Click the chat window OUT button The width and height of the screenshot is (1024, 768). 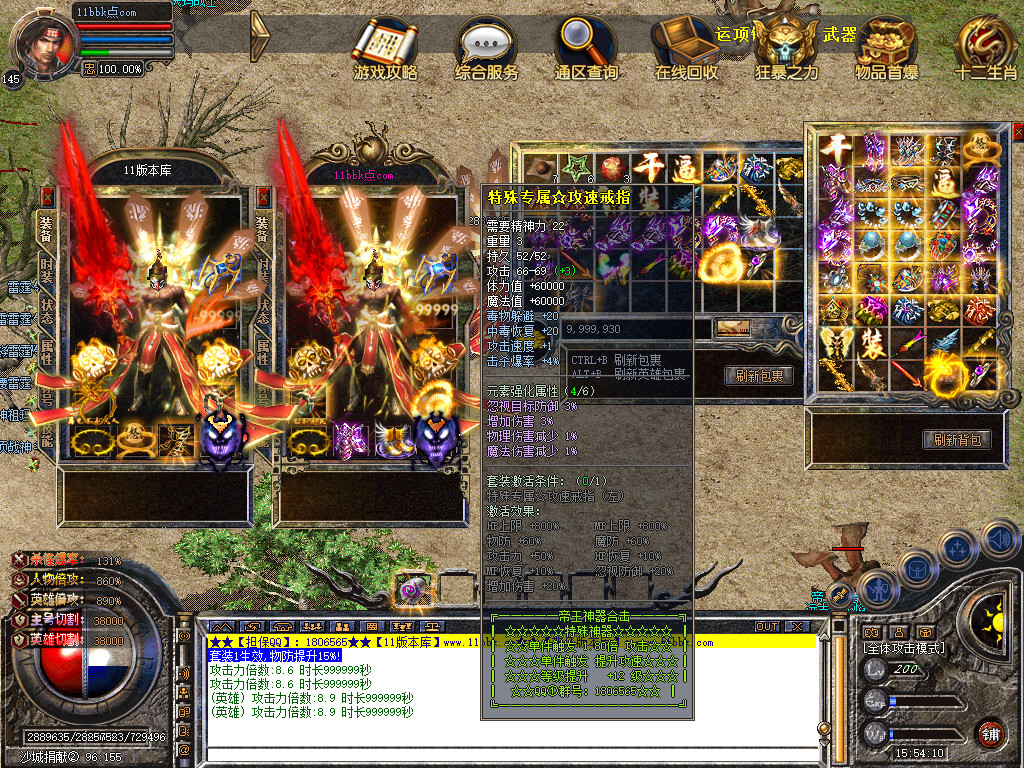pyautogui.click(x=767, y=626)
